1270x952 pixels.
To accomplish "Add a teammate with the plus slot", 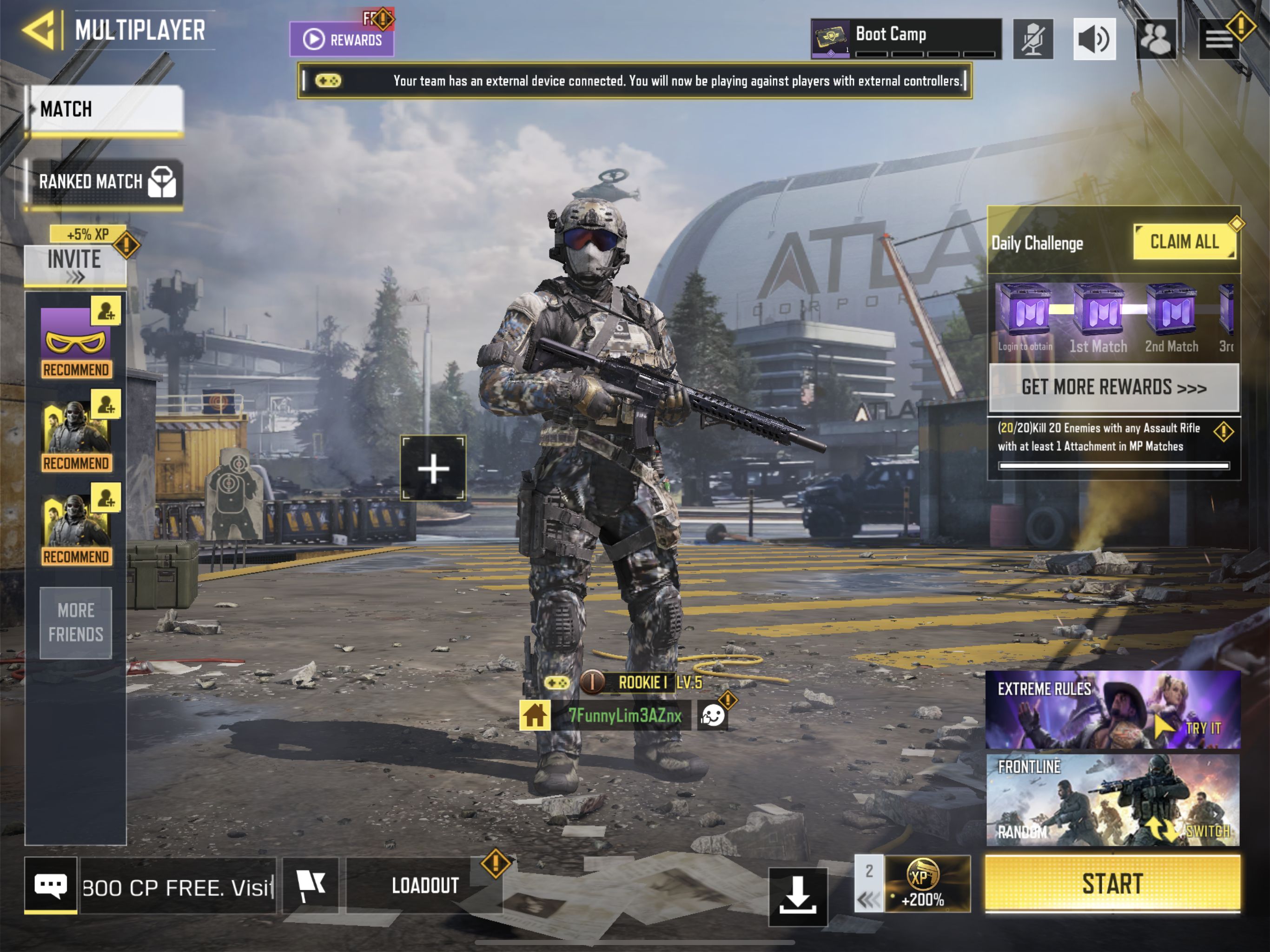I will pyautogui.click(x=433, y=469).
